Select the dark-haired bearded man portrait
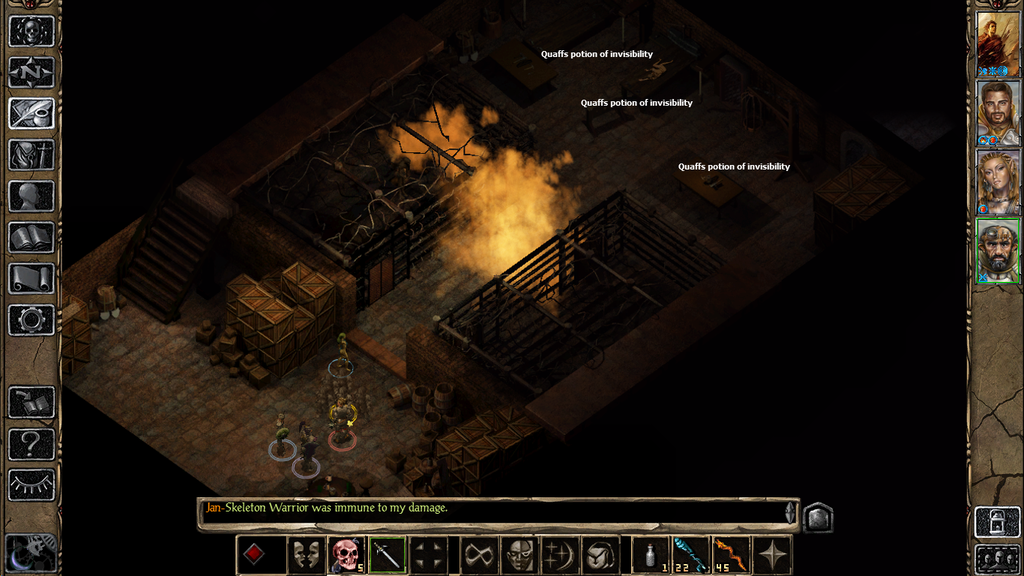Image resolution: width=1024 pixels, height=576 pixels. pyautogui.click(x=998, y=113)
